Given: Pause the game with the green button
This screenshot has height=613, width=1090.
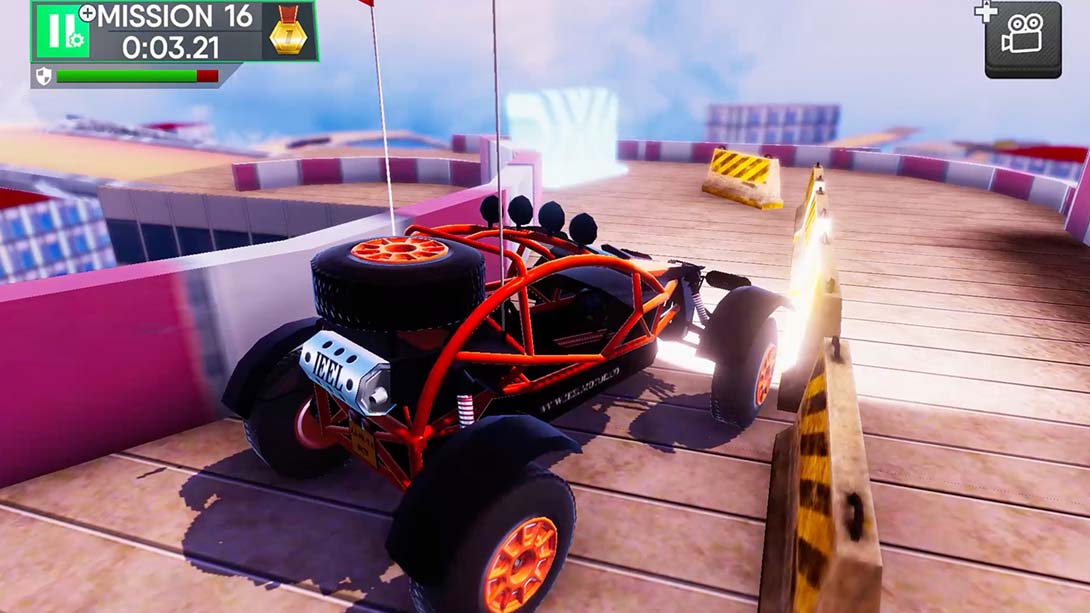Looking at the screenshot, I should pos(61,32).
